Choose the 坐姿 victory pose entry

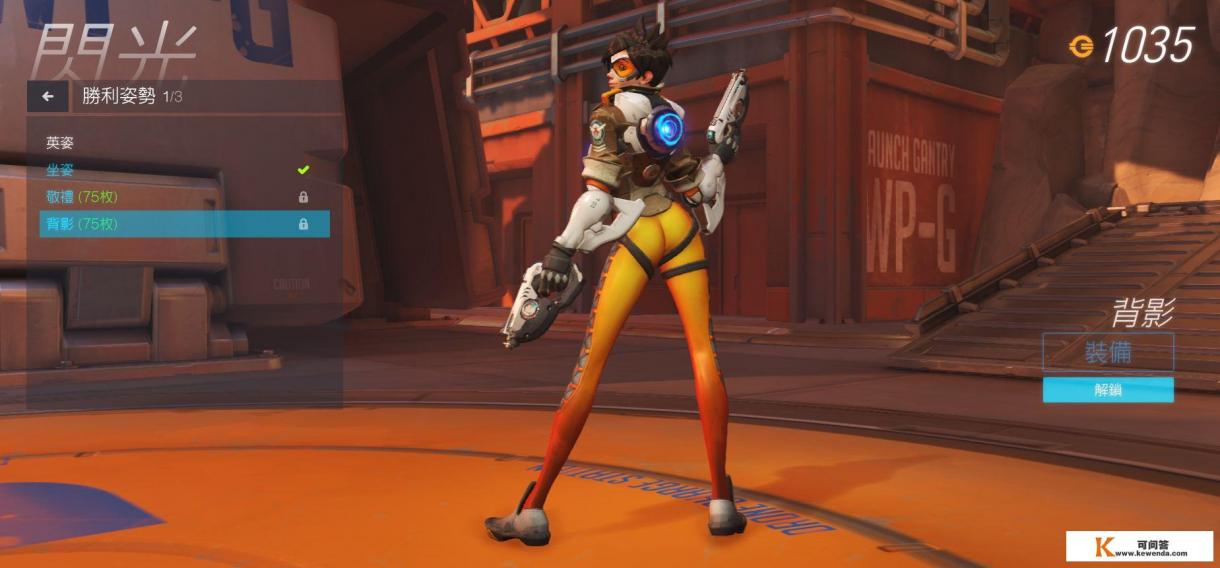[61, 170]
